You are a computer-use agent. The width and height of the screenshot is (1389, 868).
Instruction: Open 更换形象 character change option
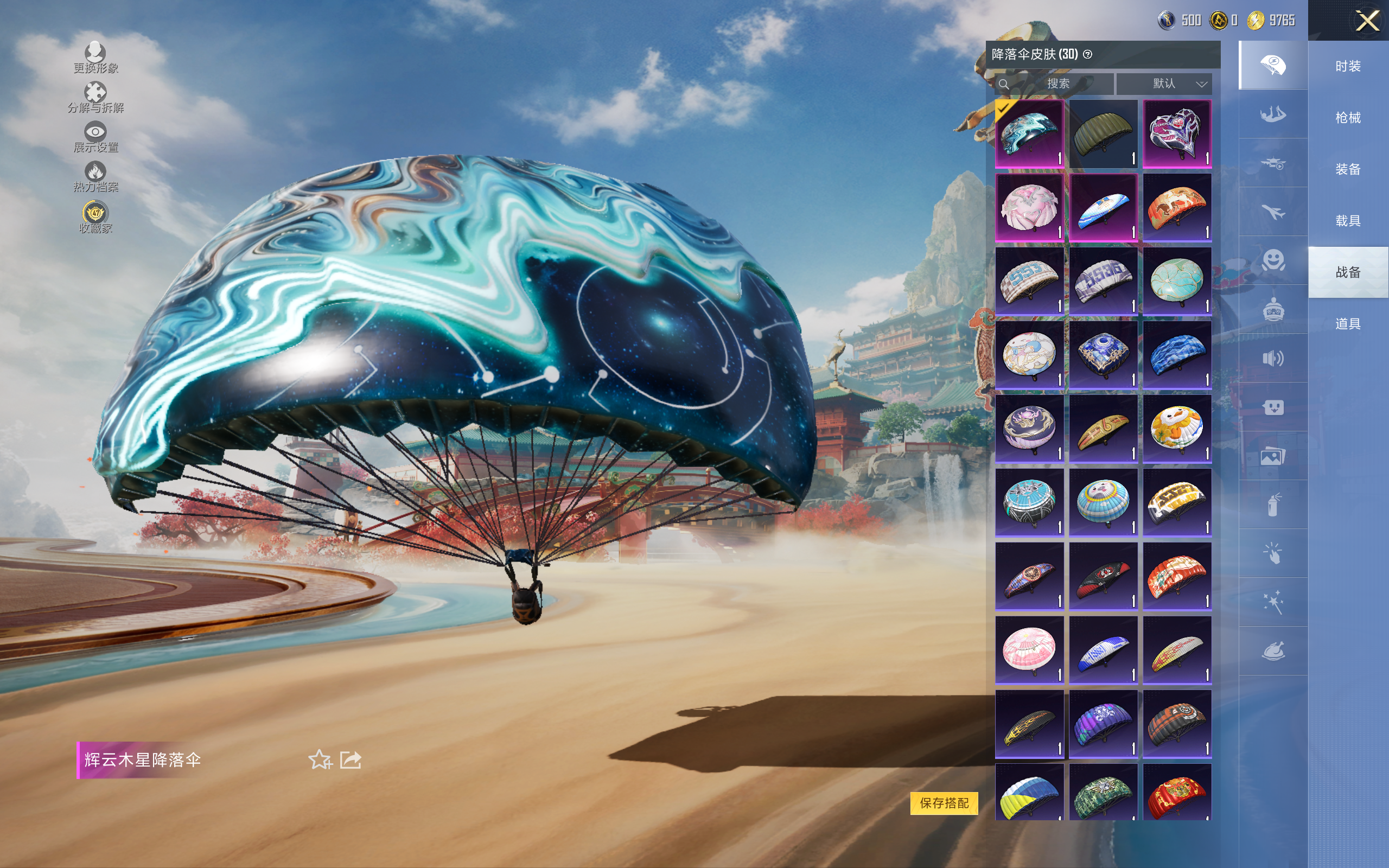coord(95,58)
